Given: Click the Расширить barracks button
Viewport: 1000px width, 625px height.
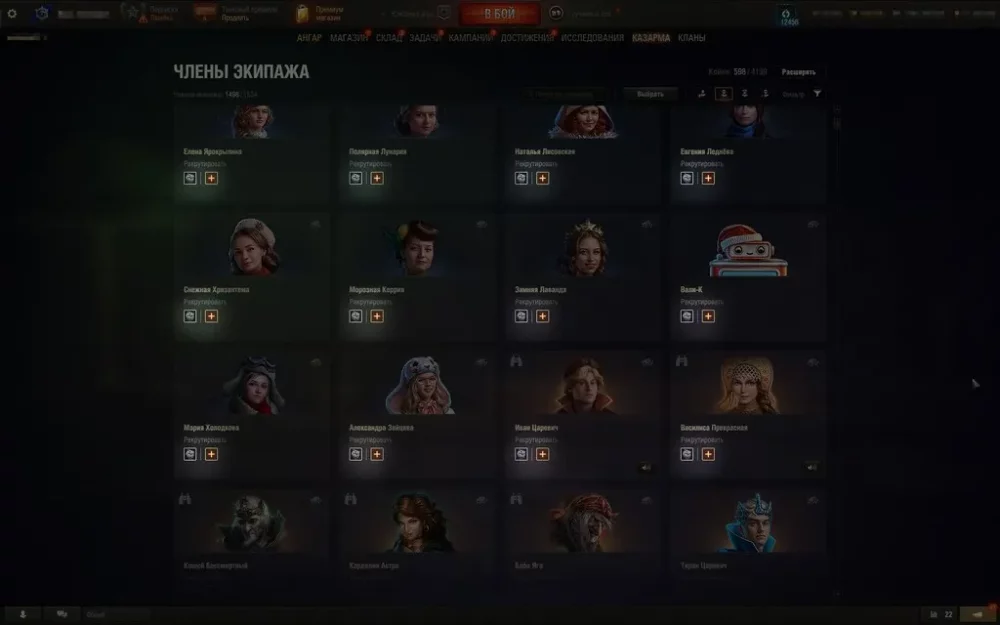Looking at the screenshot, I should [798, 72].
